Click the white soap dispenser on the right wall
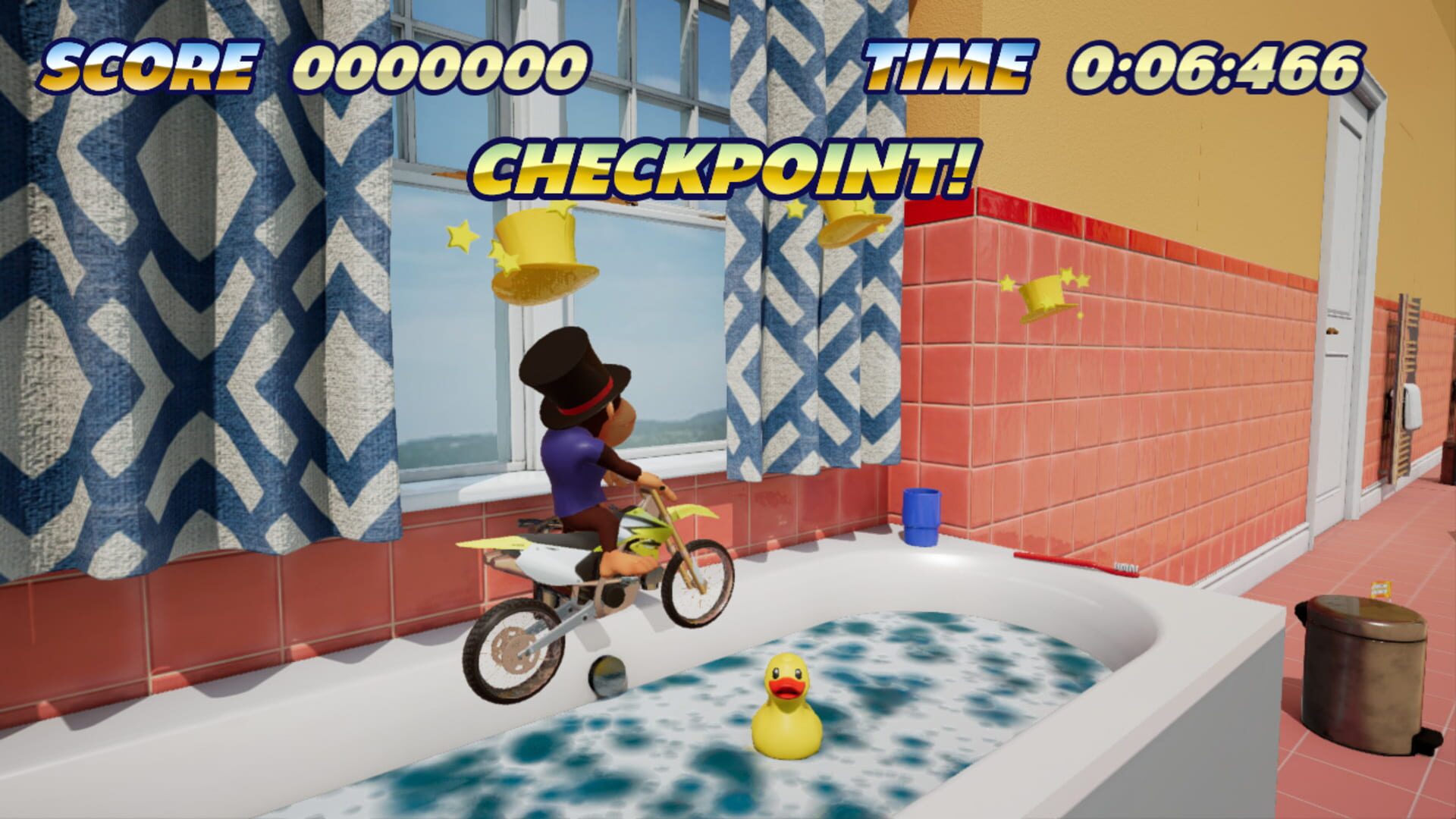 pos(1412,406)
